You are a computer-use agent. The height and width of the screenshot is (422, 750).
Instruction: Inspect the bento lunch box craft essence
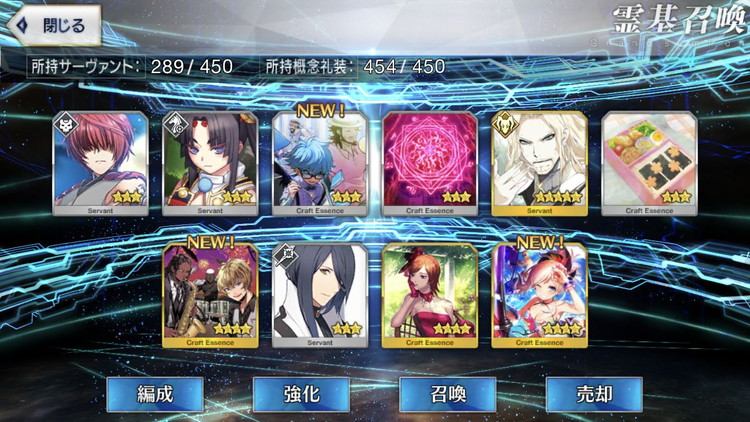point(649,162)
